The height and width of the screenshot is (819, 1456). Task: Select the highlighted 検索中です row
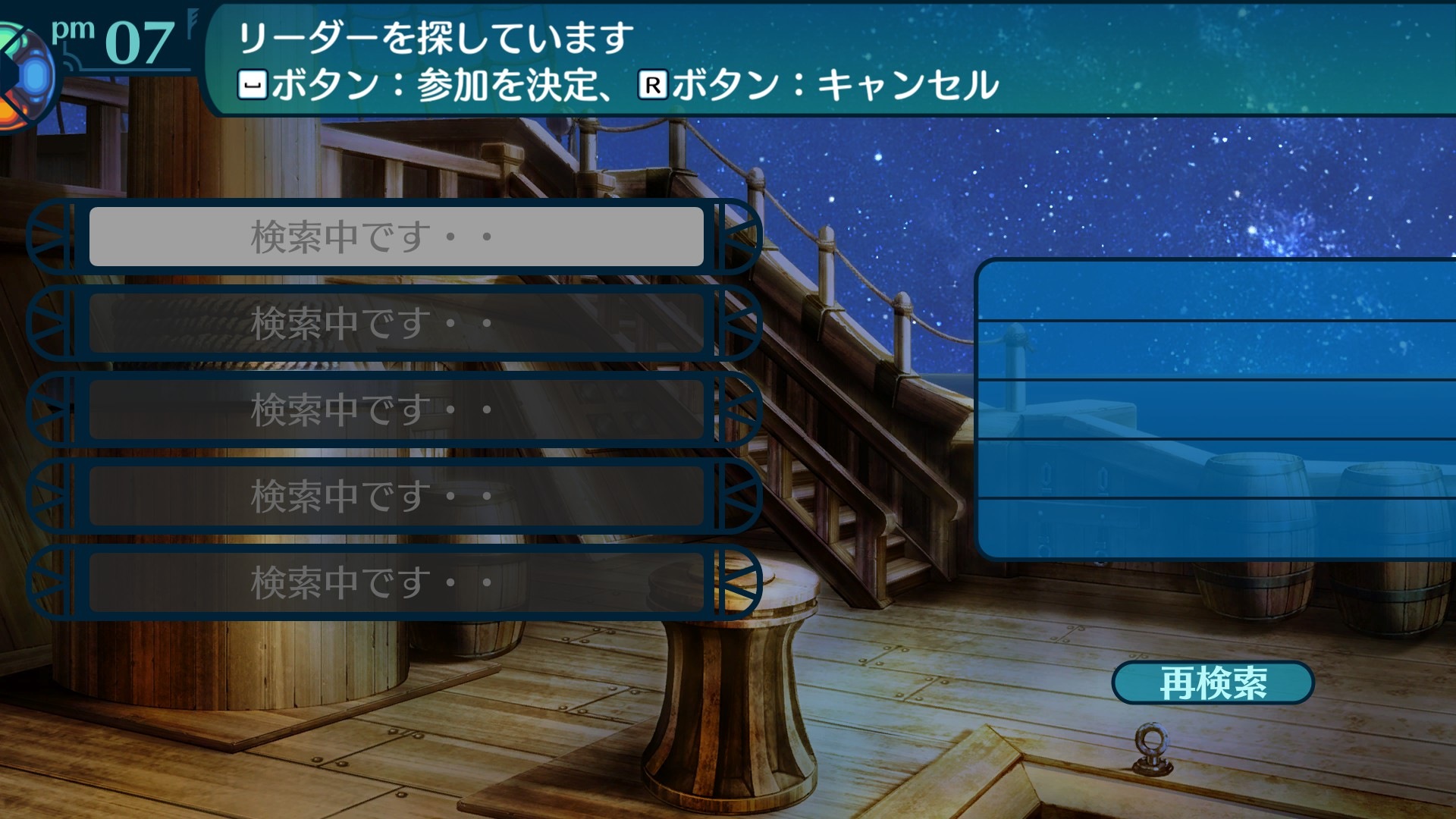[396, 237]
